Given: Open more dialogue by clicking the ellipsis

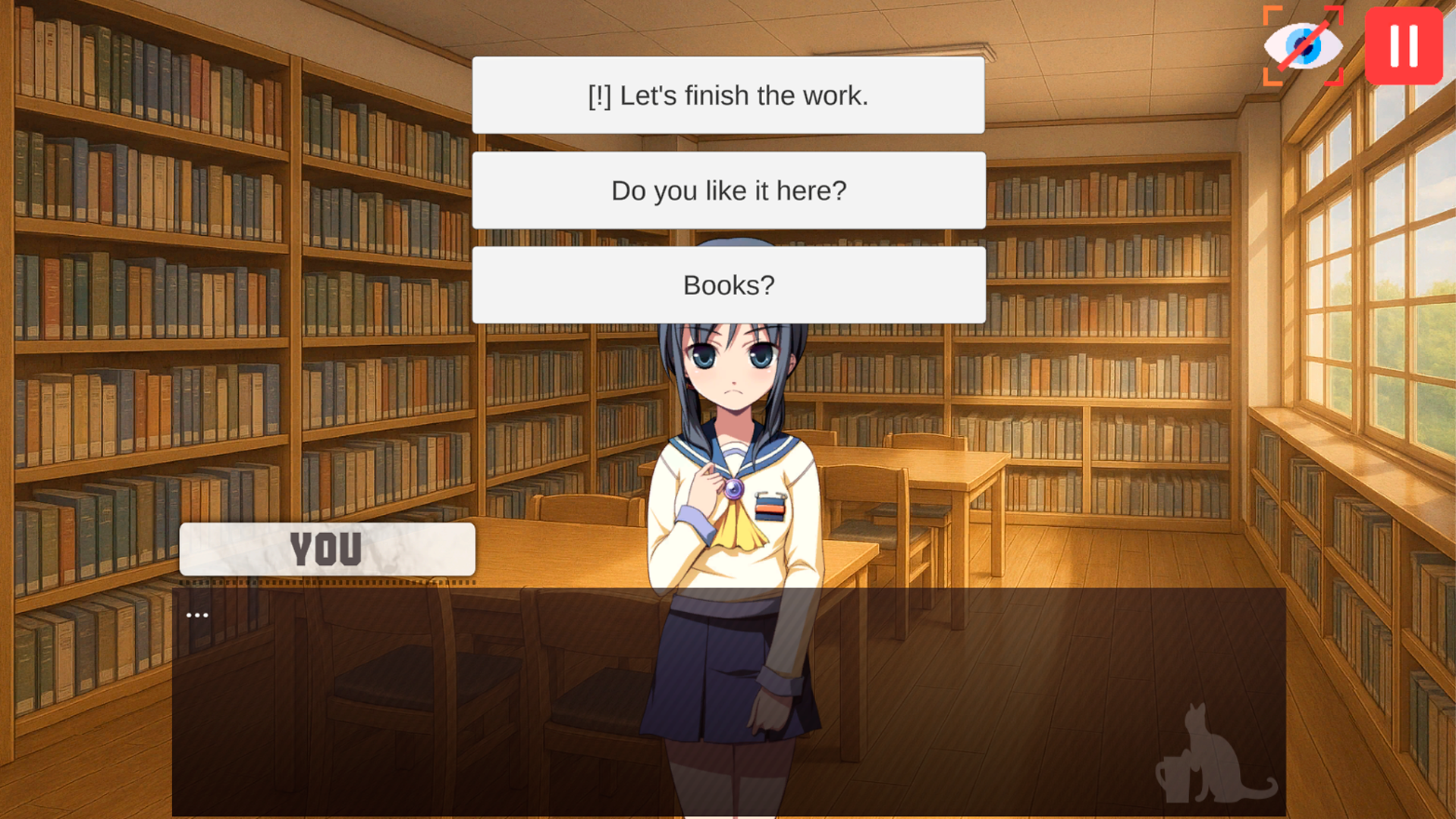Looking at the screenshot, I should coord(196,614).
